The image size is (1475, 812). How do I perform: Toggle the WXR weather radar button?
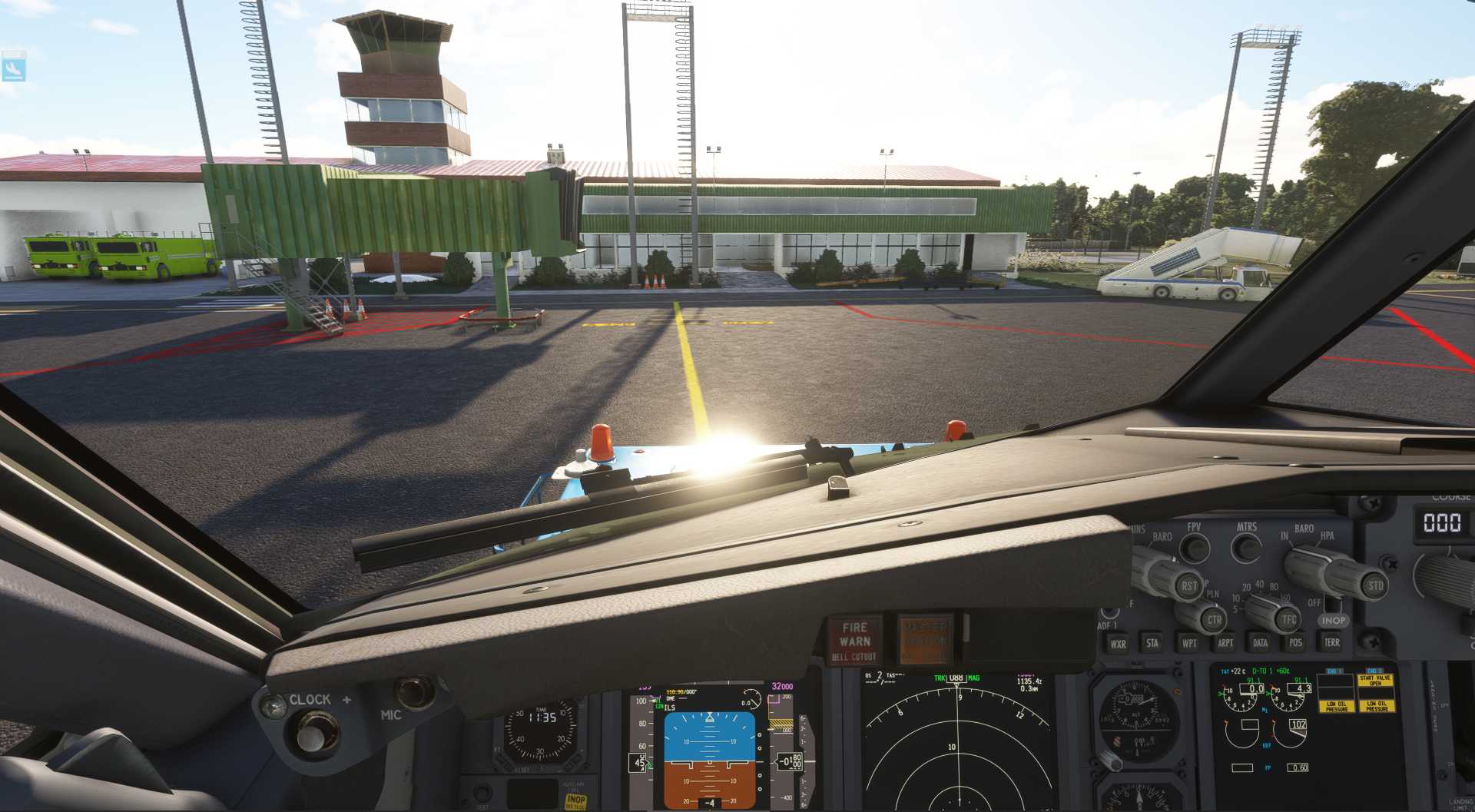tap(1118, 644)
